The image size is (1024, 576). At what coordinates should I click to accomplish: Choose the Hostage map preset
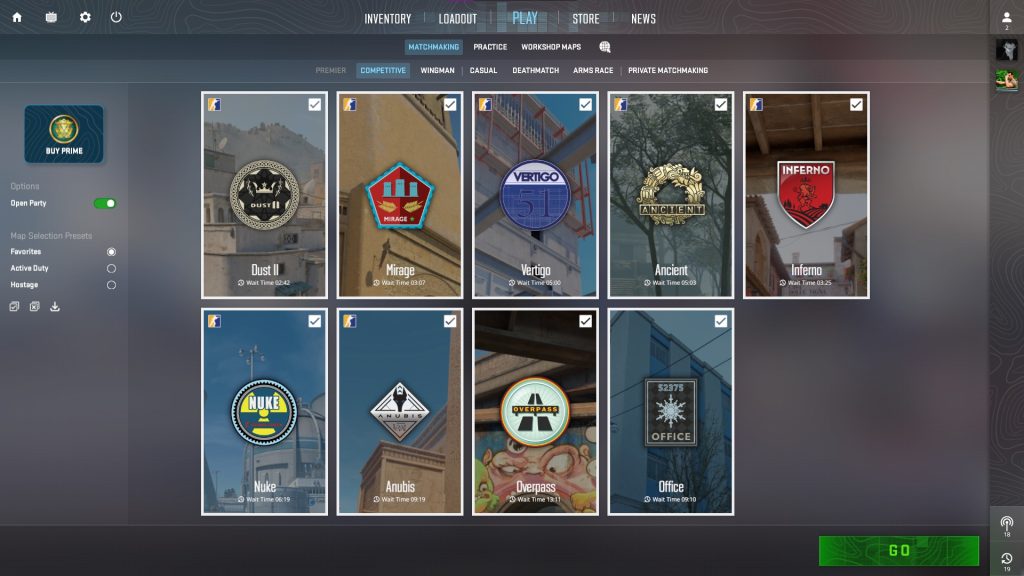(111, 285)
